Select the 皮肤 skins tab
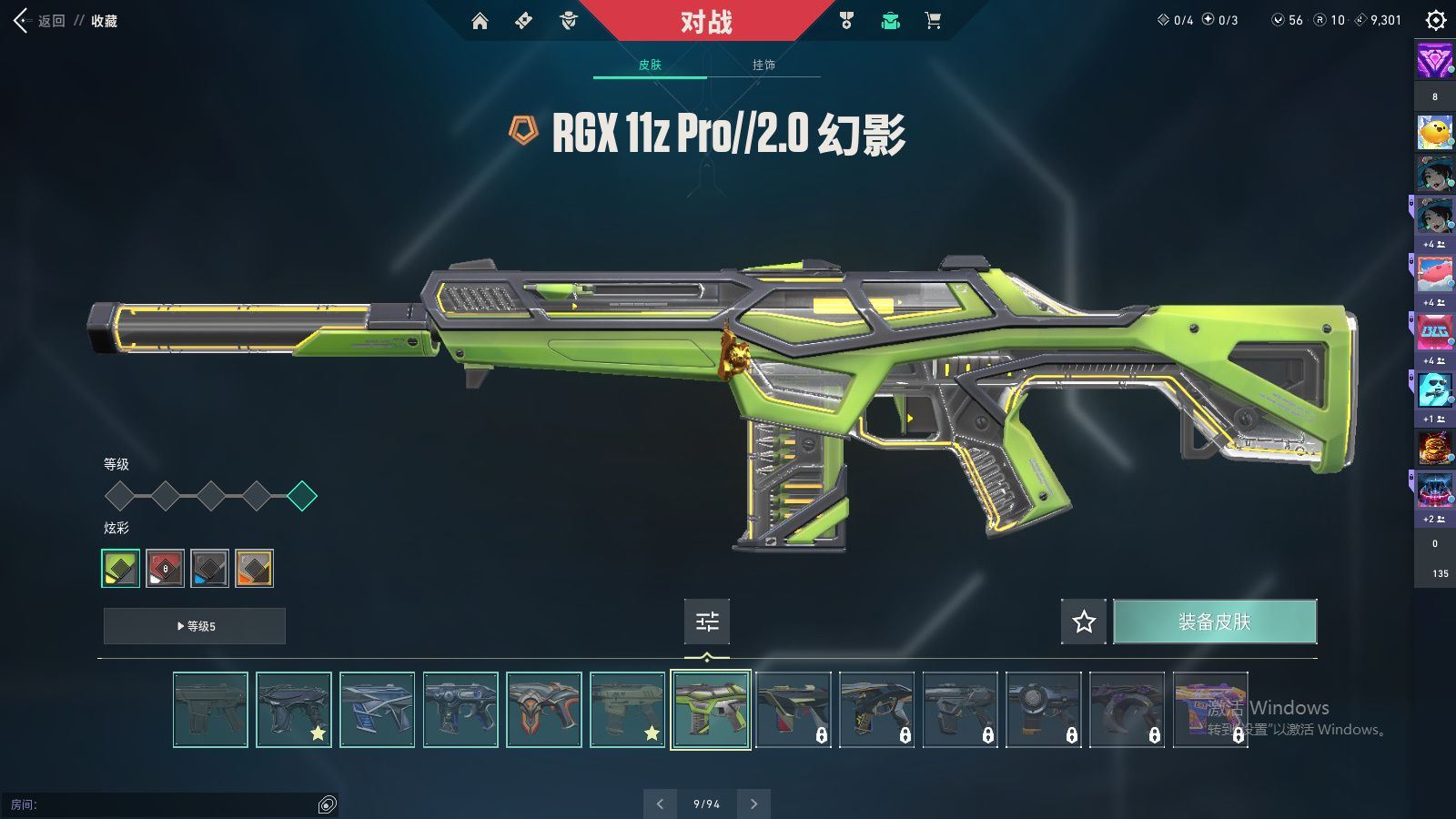This screenshot has width=1456, height=819. coord(650,65)
